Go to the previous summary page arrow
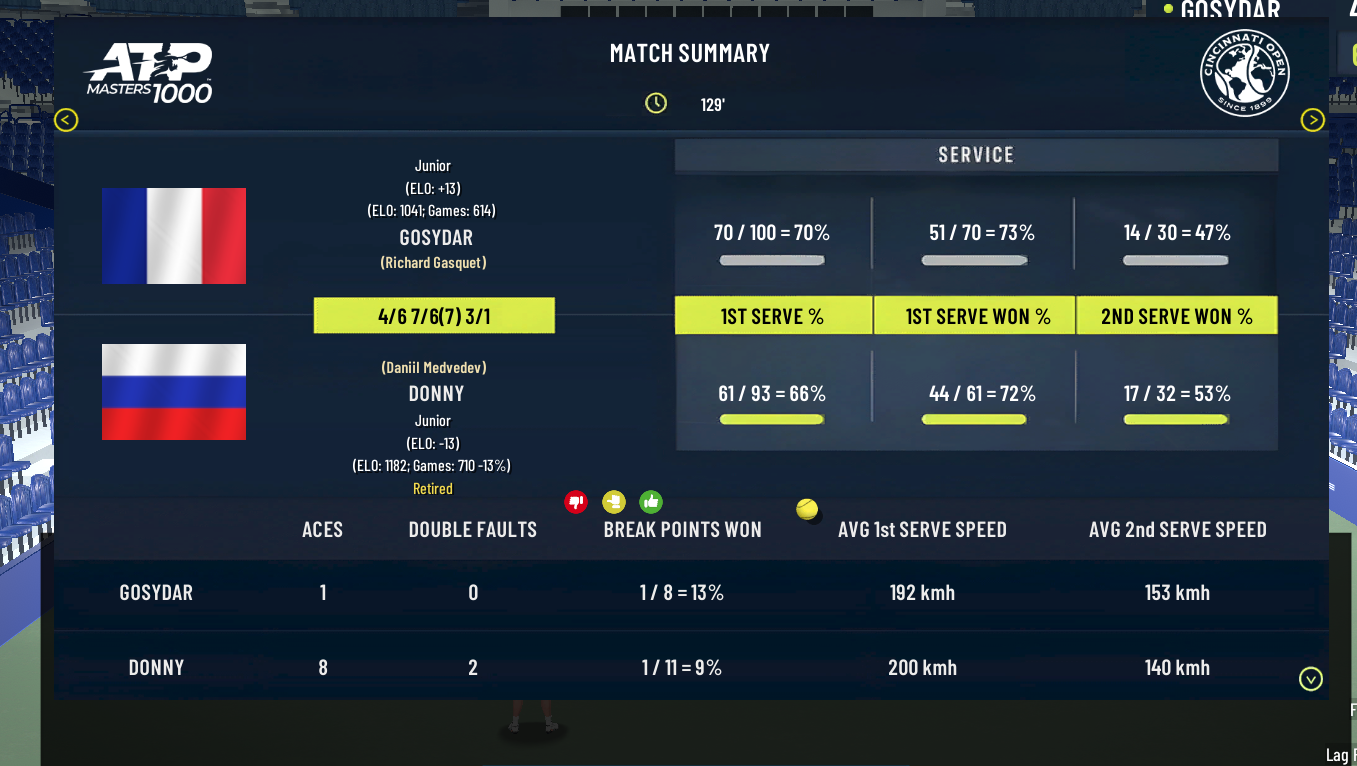This screenshot has width=1357, height=766. point(66,121)
